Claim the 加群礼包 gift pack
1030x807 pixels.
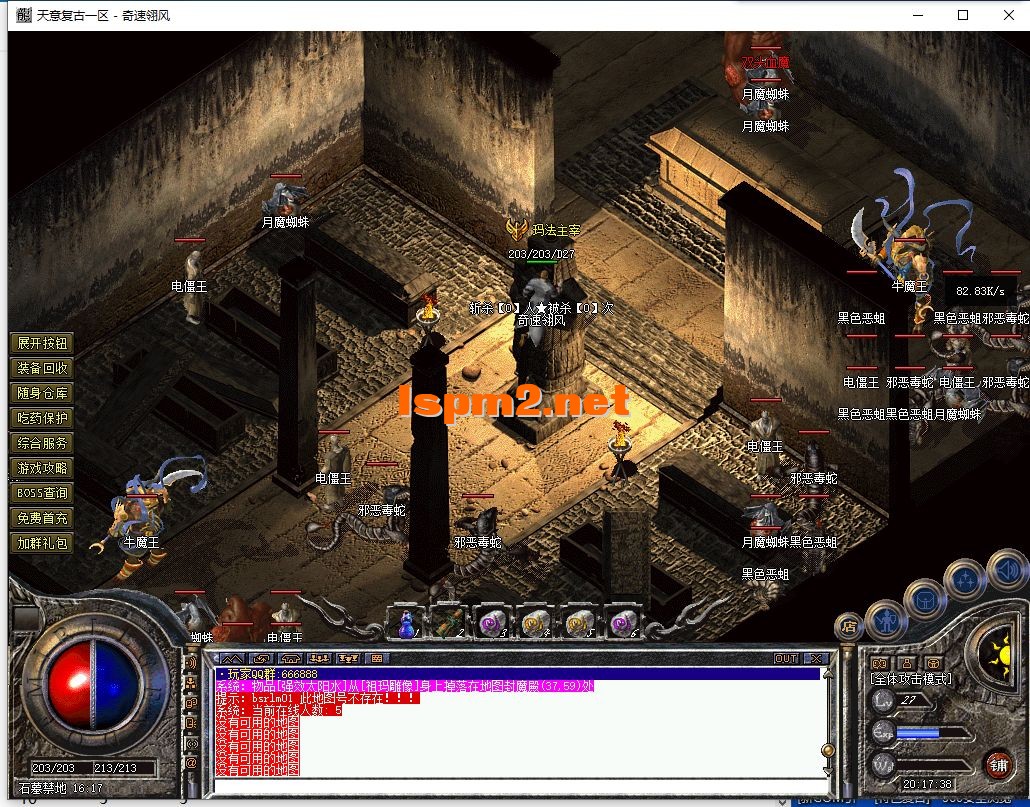point(42,543)
